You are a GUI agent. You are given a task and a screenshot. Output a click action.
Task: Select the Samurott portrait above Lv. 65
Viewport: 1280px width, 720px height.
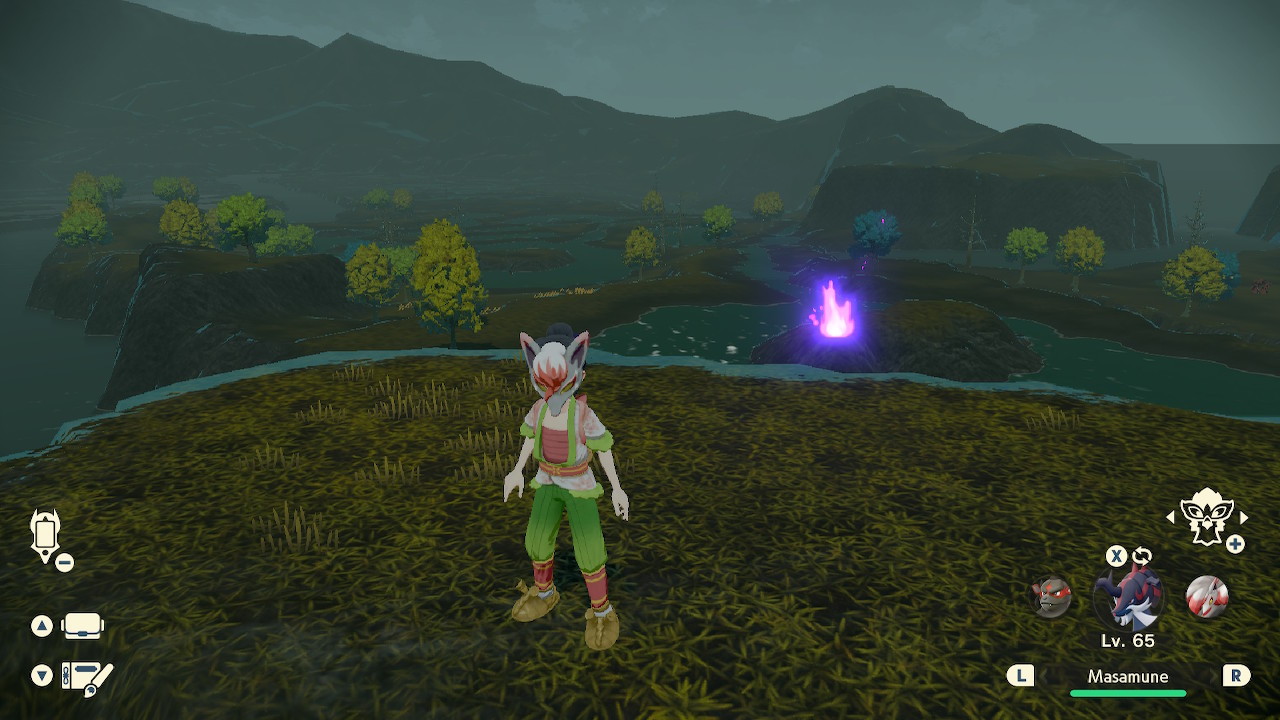pyautogui.click(x=1128, y=598)
